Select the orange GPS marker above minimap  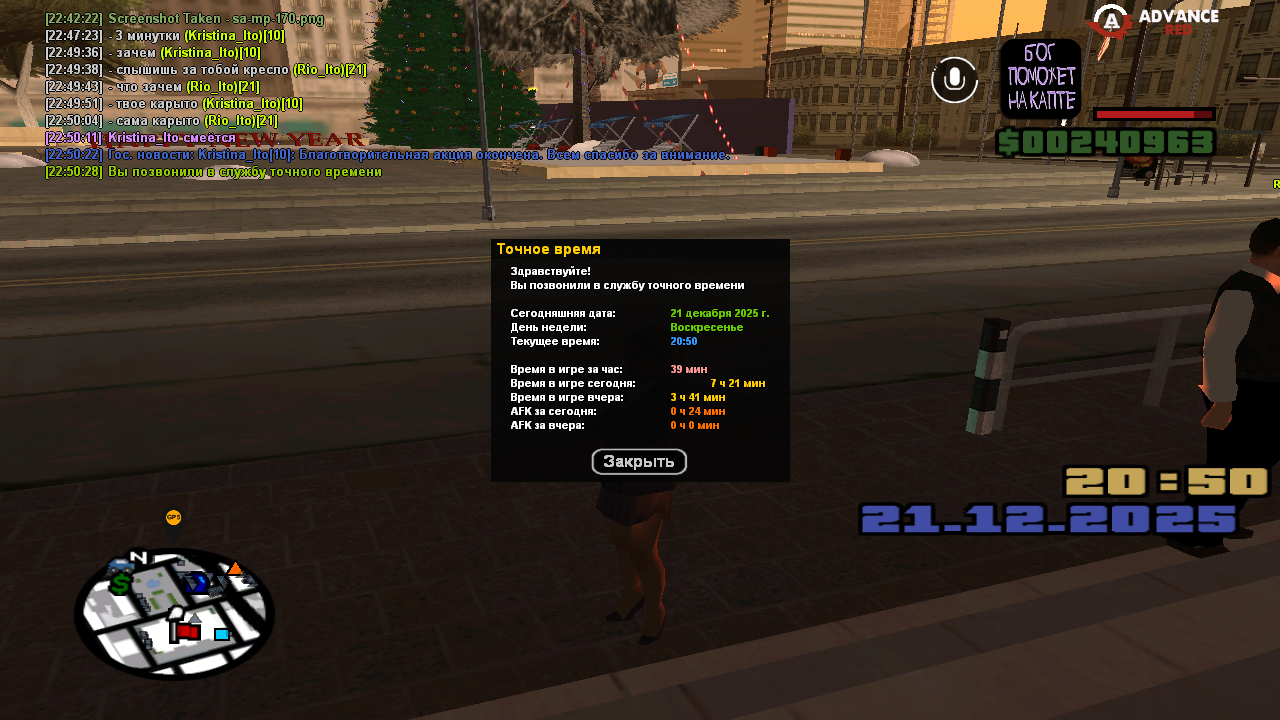click(174, 517)
